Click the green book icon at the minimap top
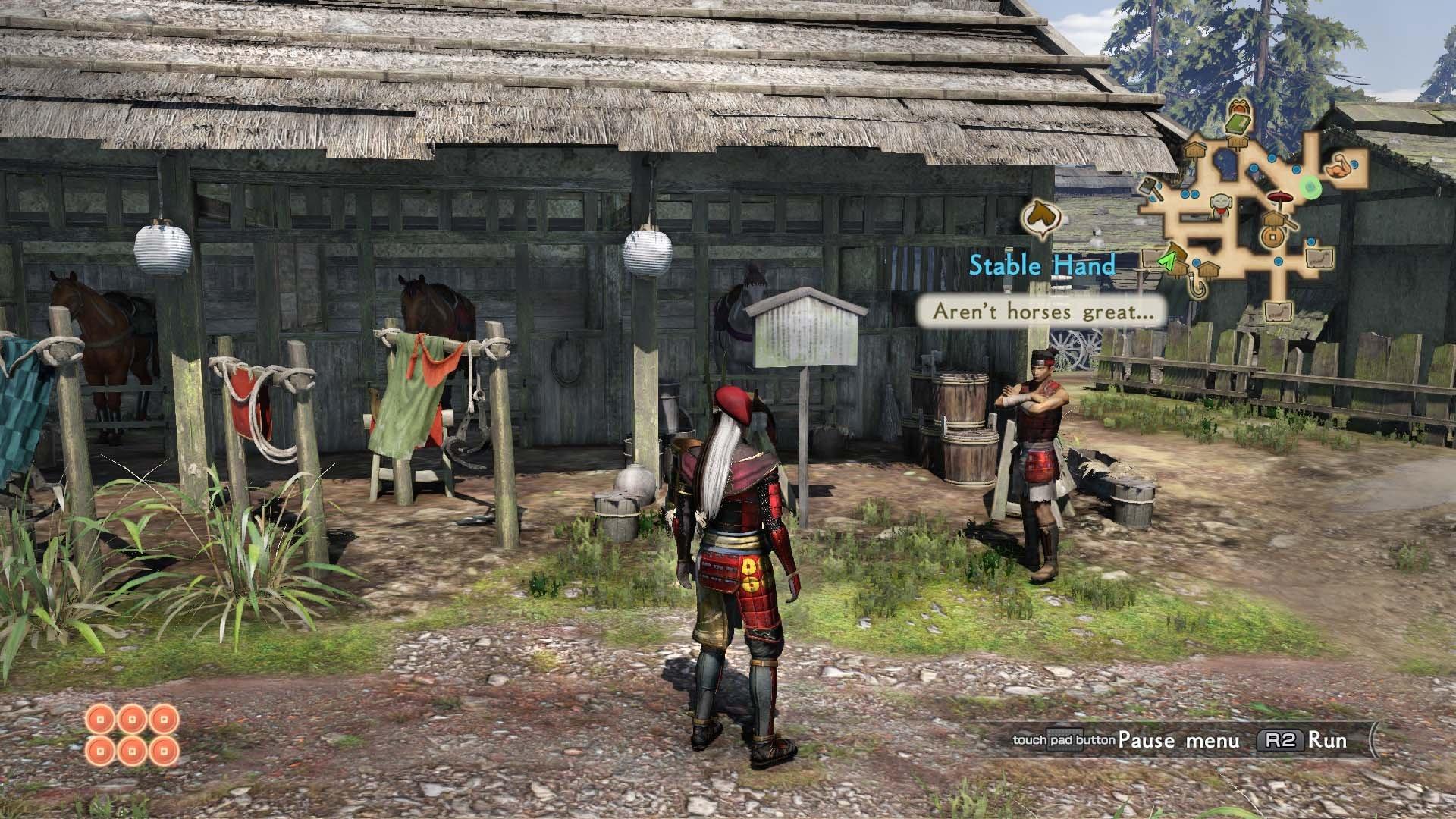 point(1237,124)
